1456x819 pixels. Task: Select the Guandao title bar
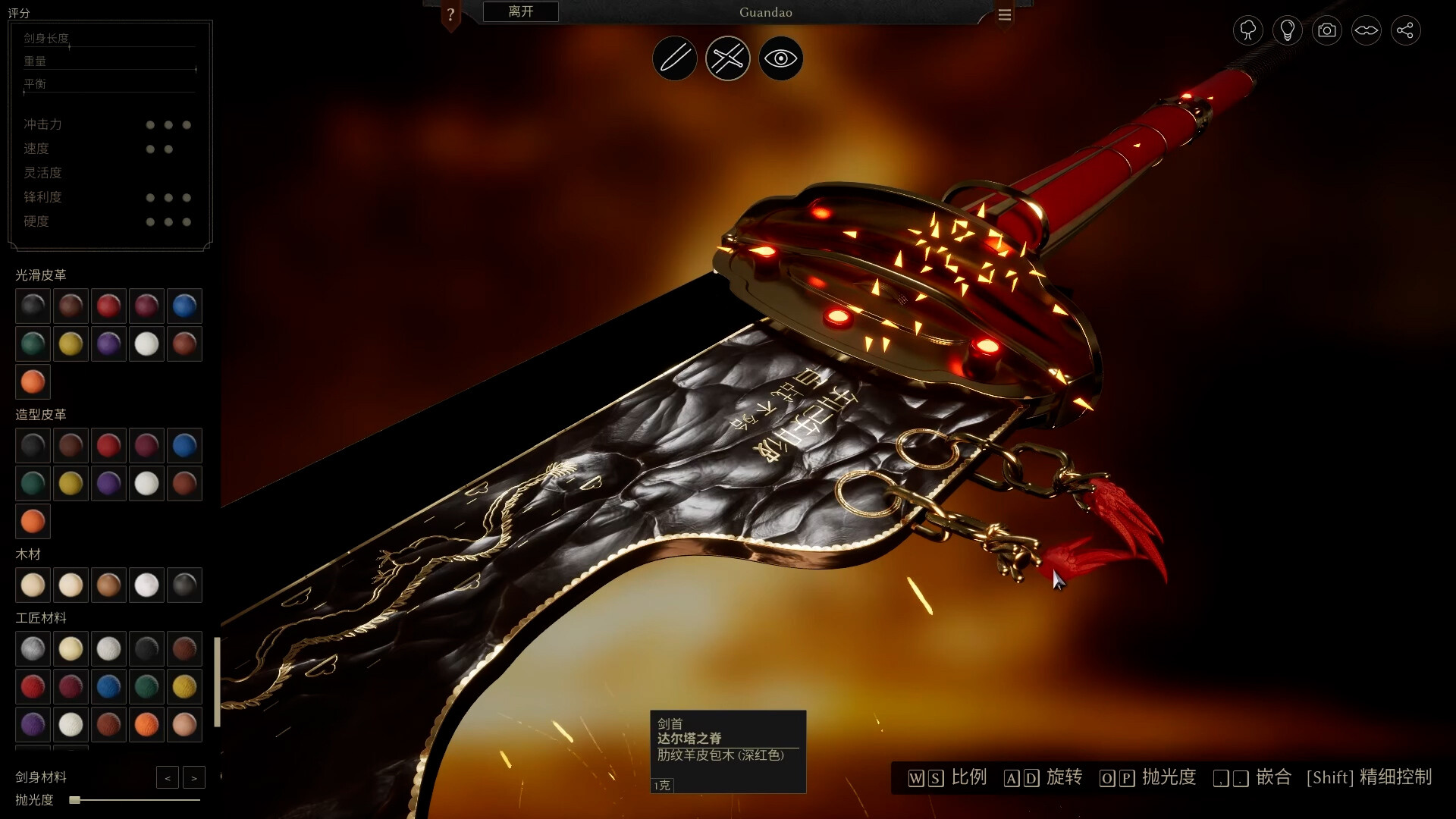(764, 12)
